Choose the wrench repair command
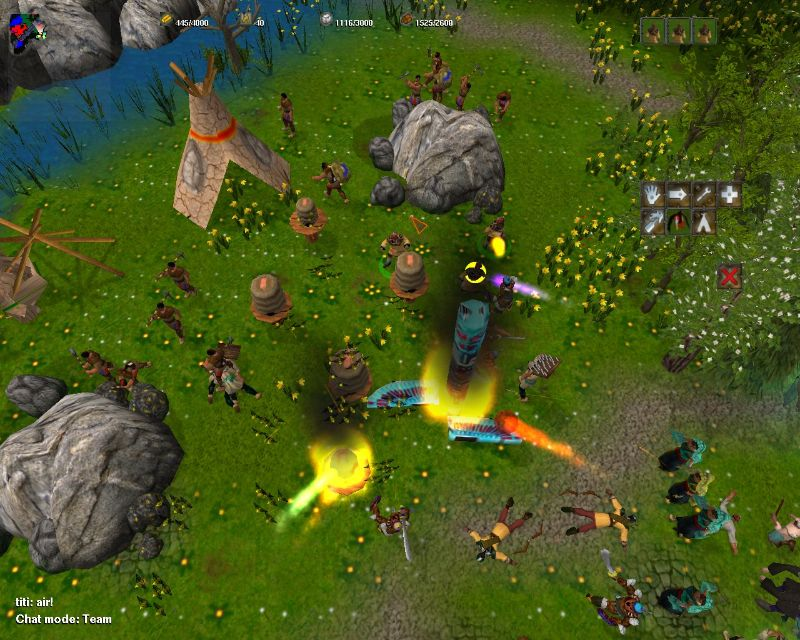This screenshot has width=800, height=640. (705, 195)
